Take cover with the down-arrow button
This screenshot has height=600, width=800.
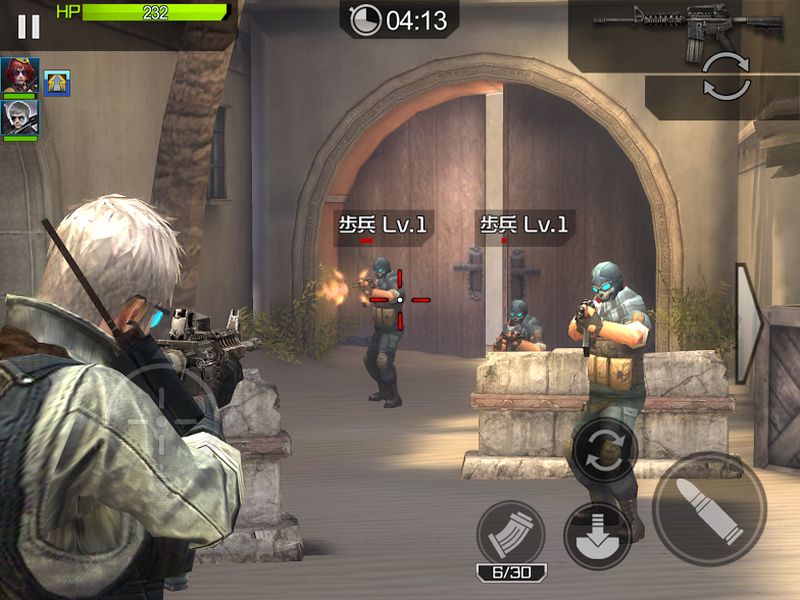point(597,535)
